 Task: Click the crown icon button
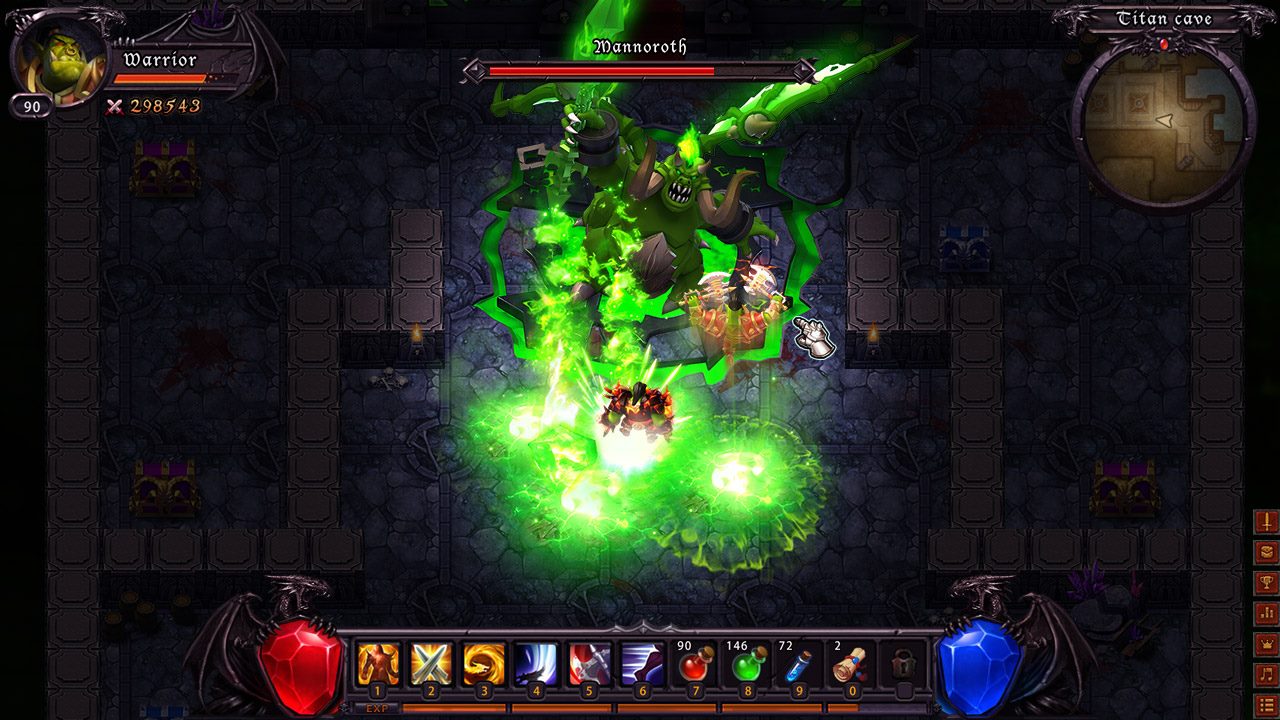pyautogui.click(x=1266, y=644)
